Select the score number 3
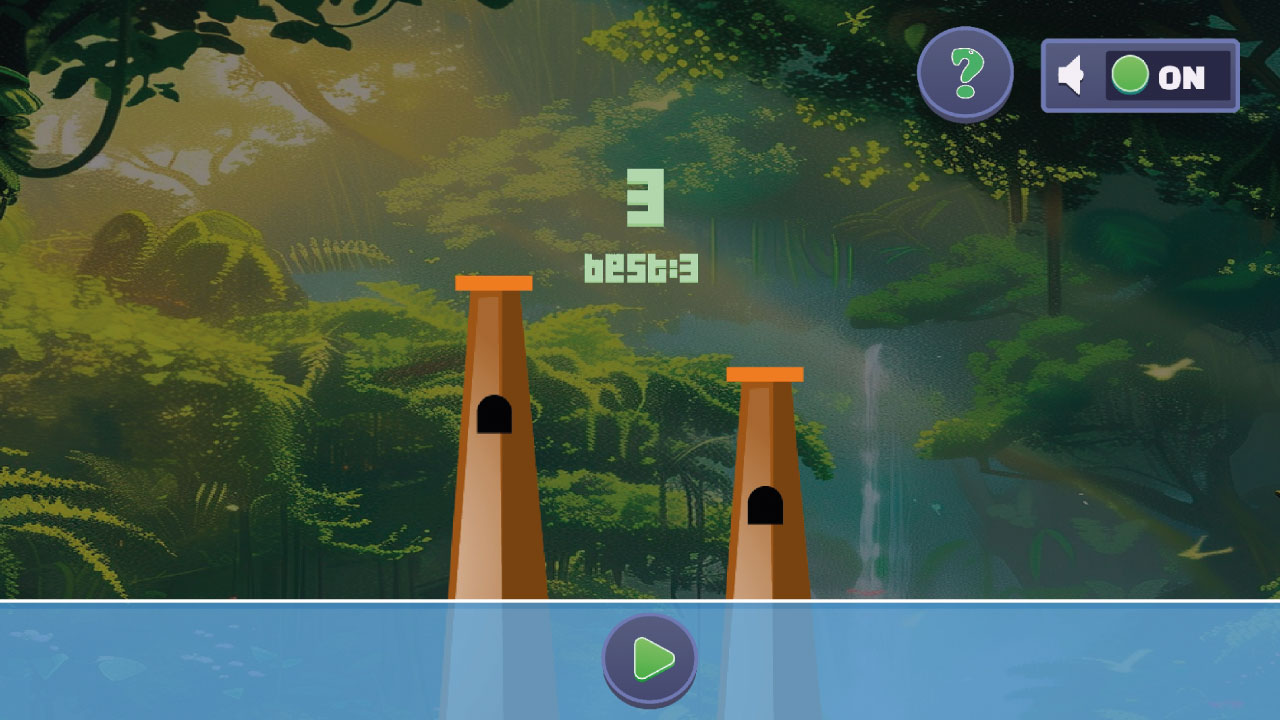Screen dimensions: 1280x720 tap(645, 200)
